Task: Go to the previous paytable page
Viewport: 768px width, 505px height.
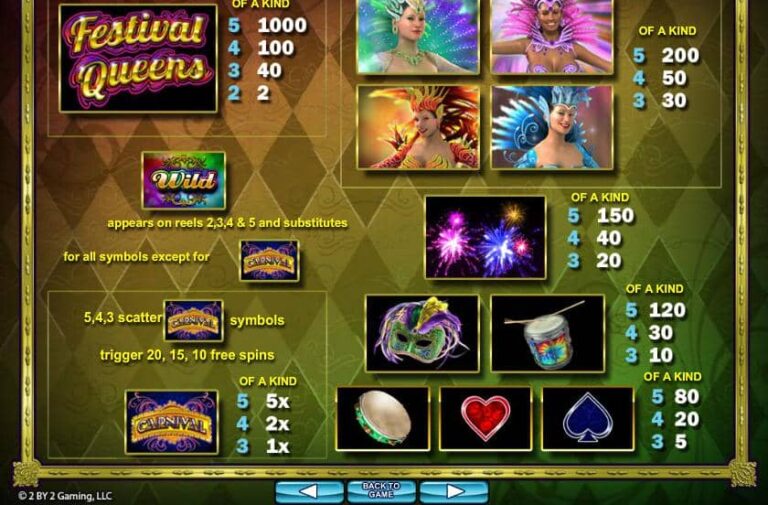Action: (309, 491)
